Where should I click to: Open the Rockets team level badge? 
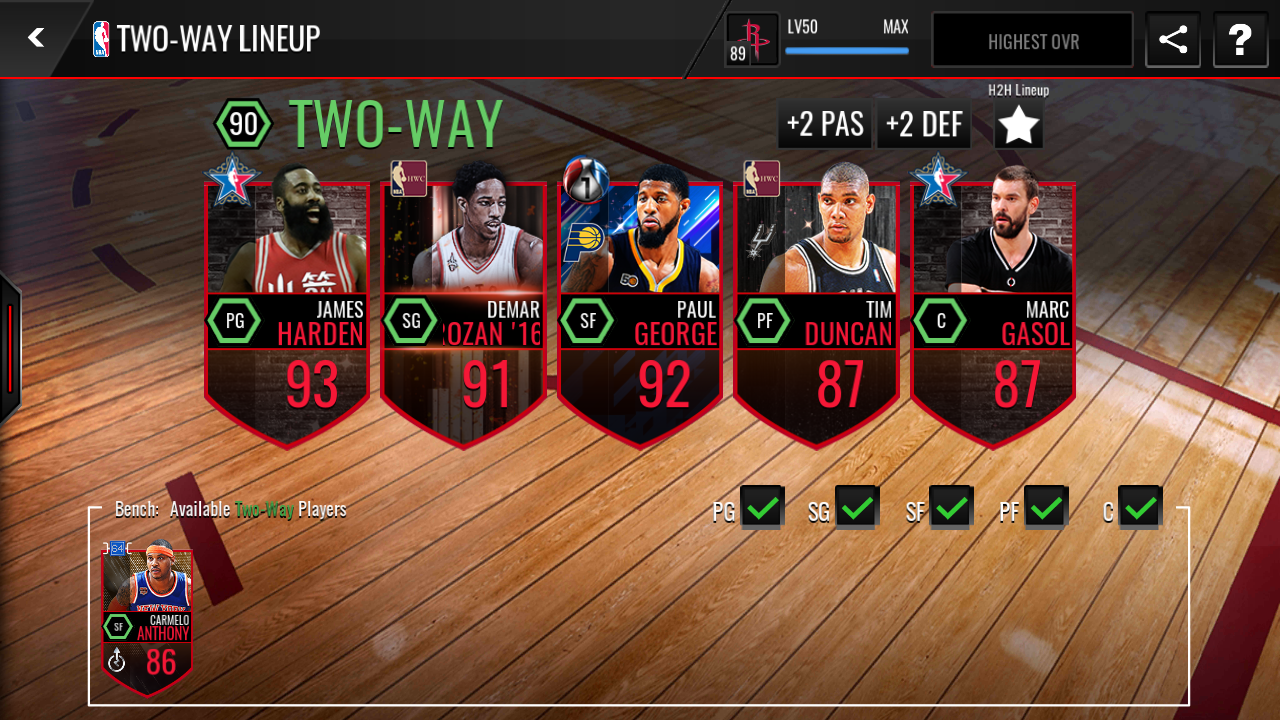pos(752,41)
